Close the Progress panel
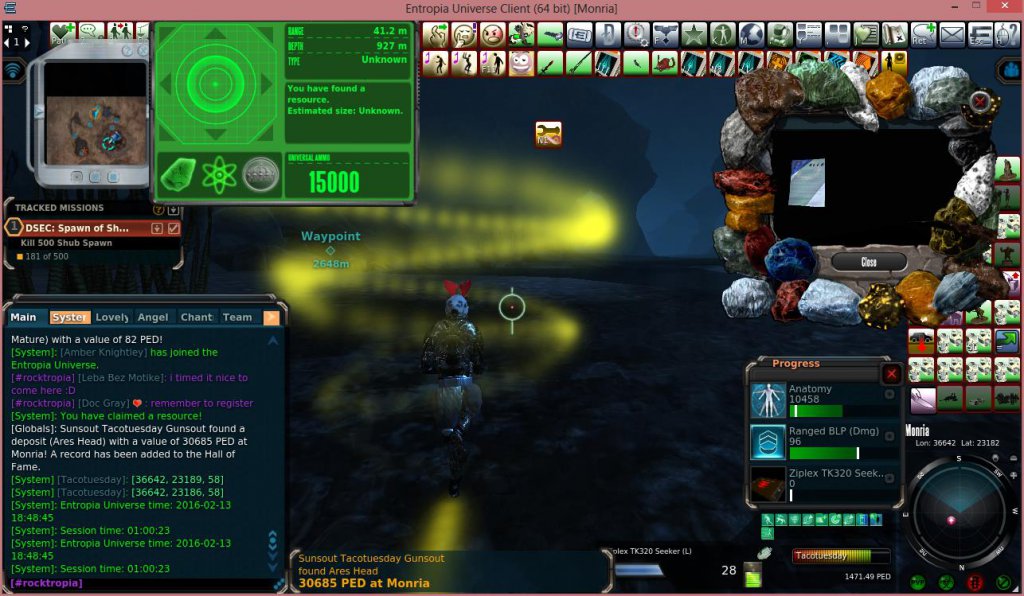This screenshot has height=596, width=1024. [x=891, y=373]
